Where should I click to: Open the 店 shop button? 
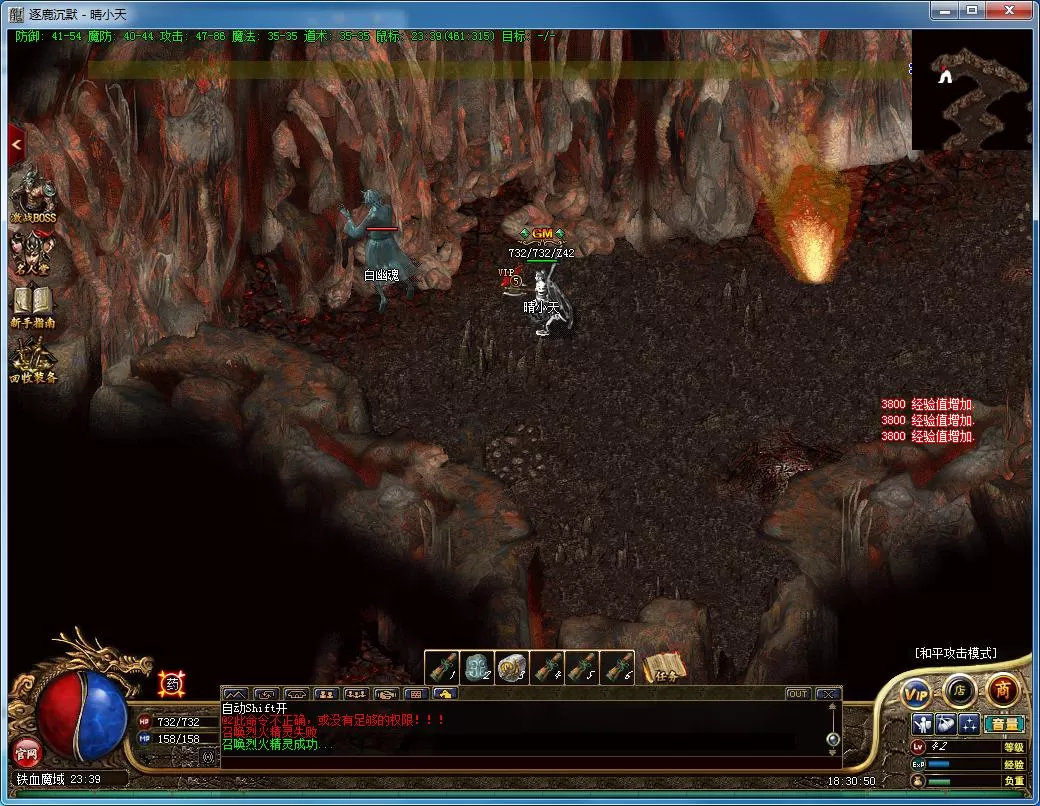(959, 690)
